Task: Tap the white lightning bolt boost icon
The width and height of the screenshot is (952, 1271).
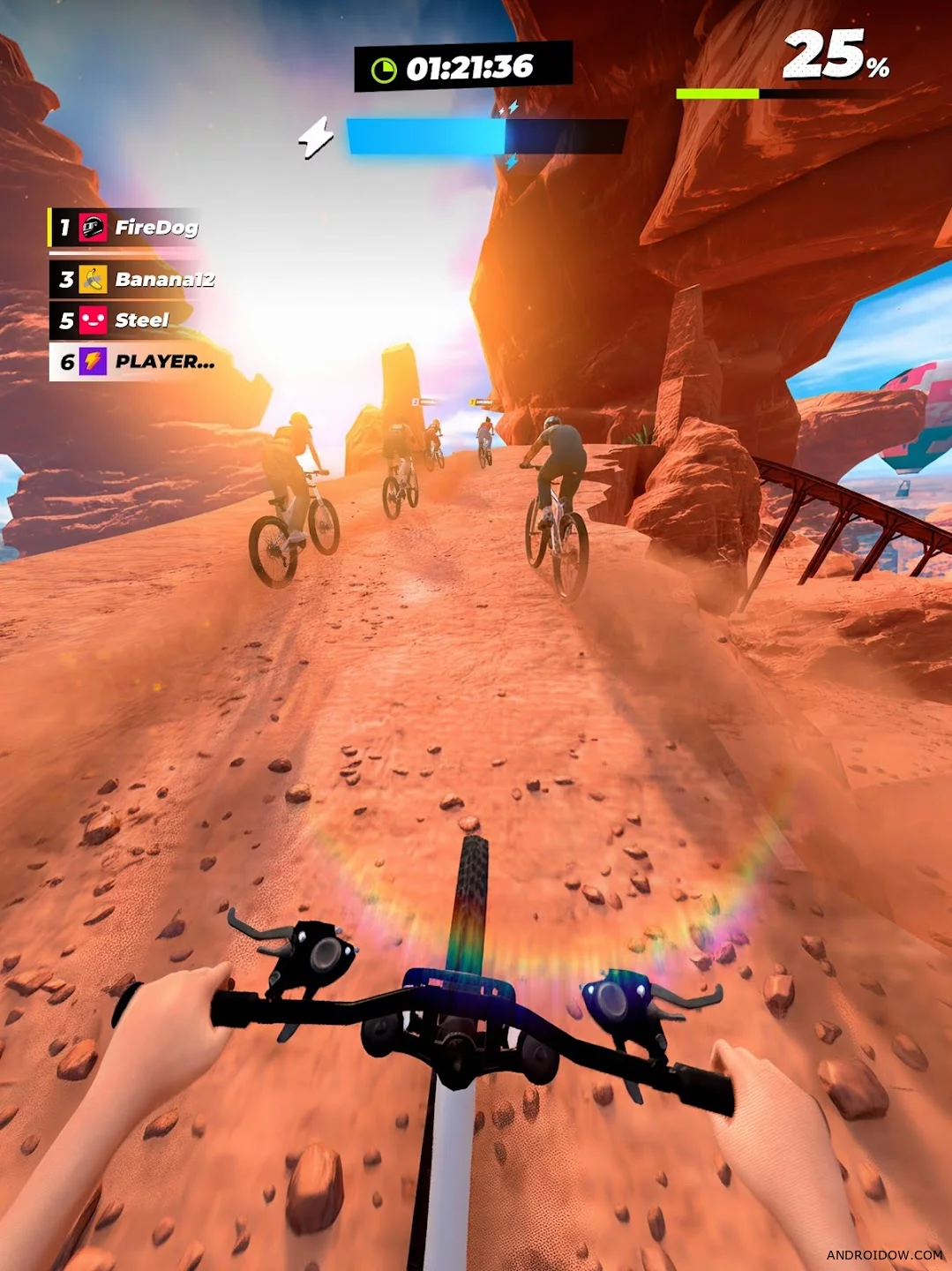Action: [316, 138]
